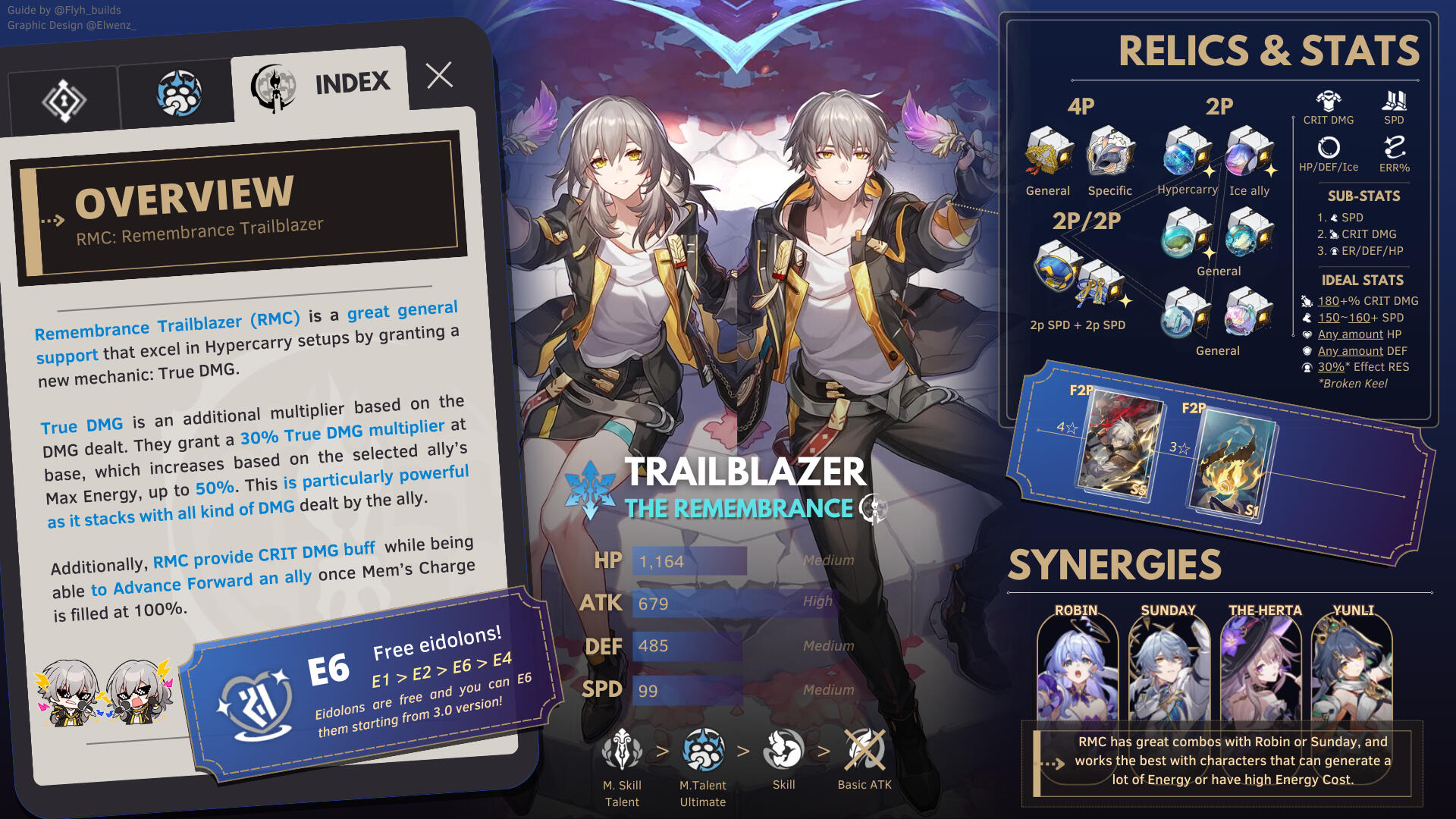This screenshot has height=819, width=1456.
Task: Close the index panel with the X
Action: 439,75
